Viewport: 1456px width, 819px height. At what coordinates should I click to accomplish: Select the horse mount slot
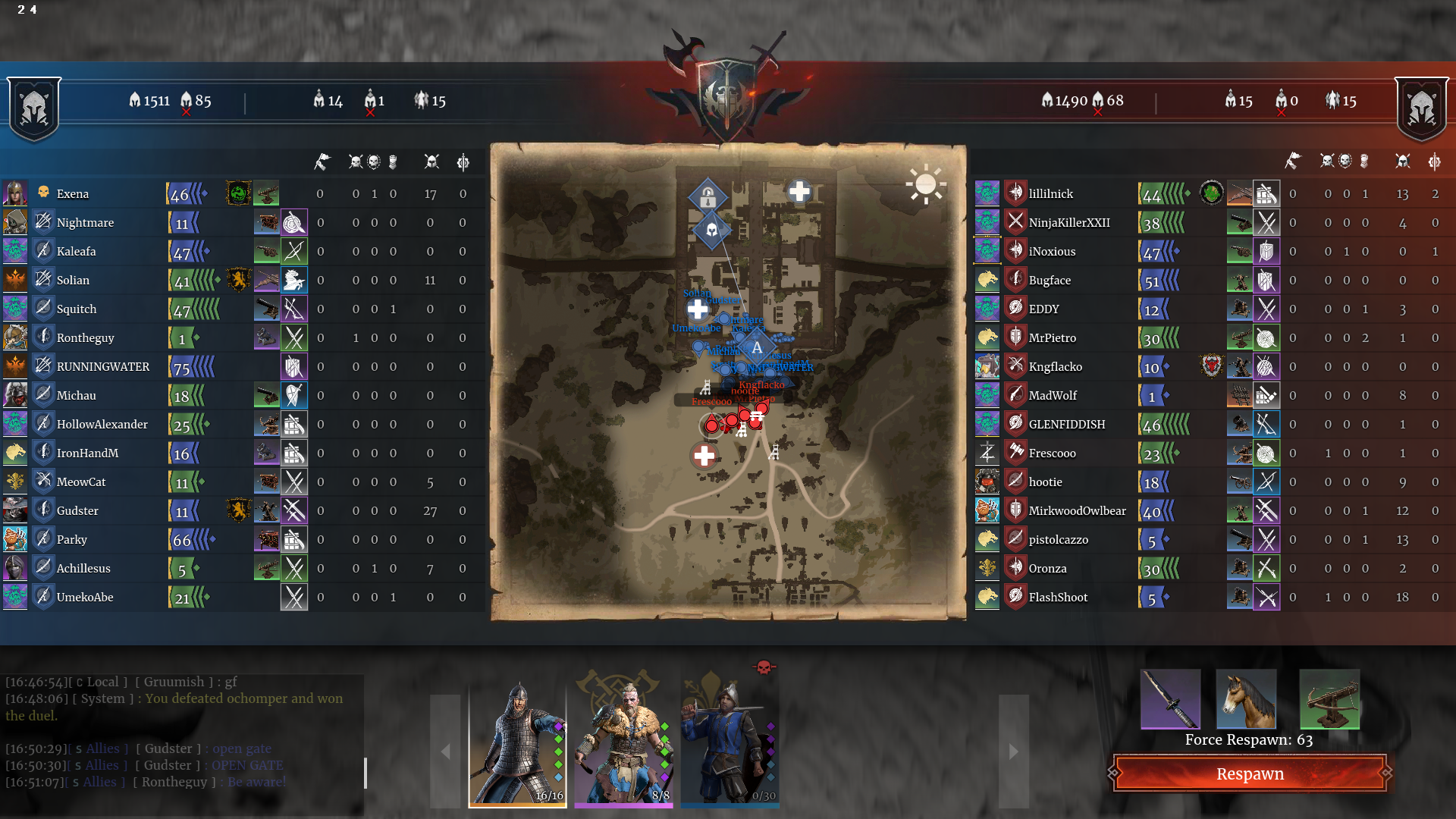tap(1246, 699)
